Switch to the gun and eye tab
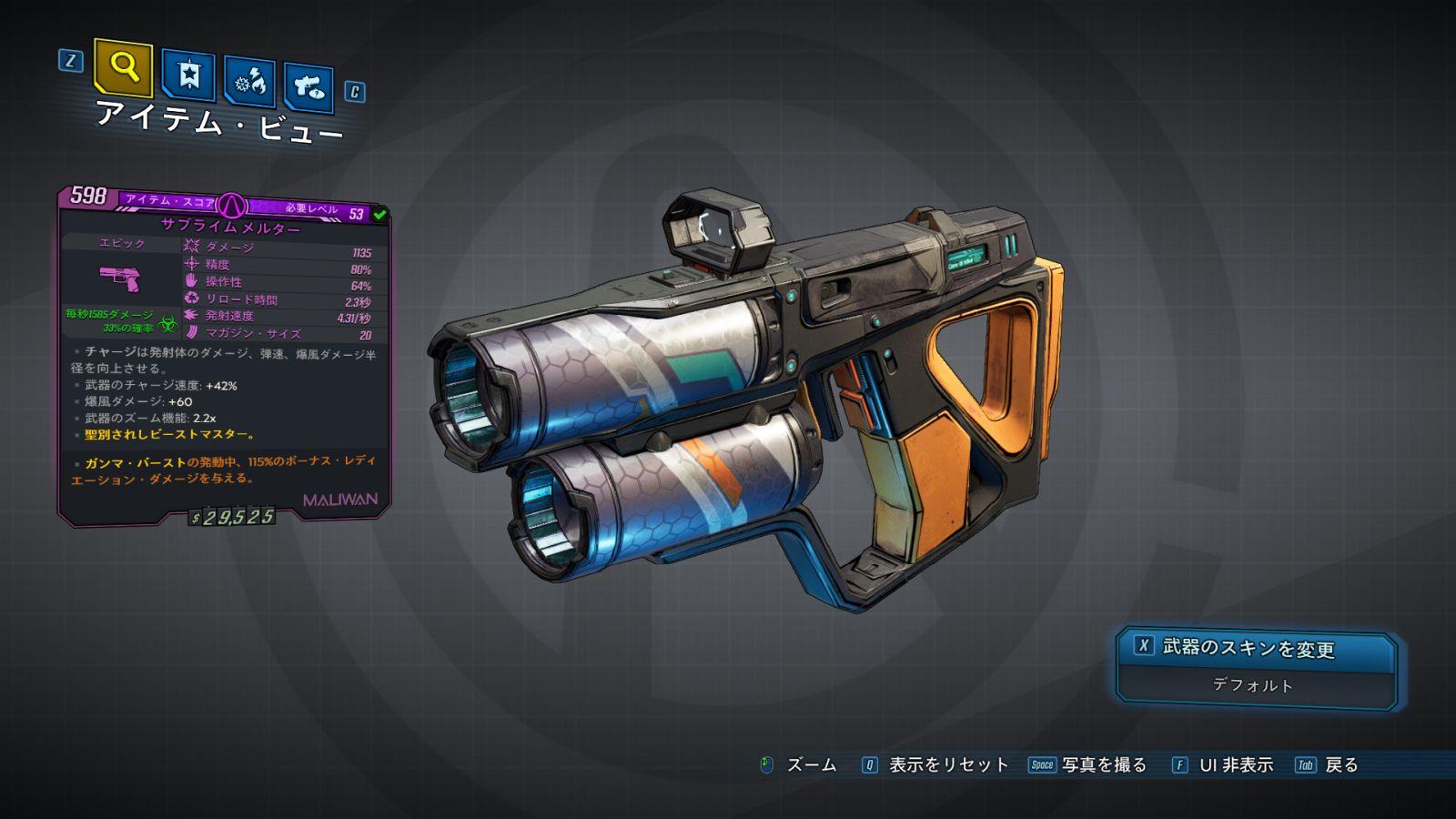1456x819 pixels. pos(308,87)
